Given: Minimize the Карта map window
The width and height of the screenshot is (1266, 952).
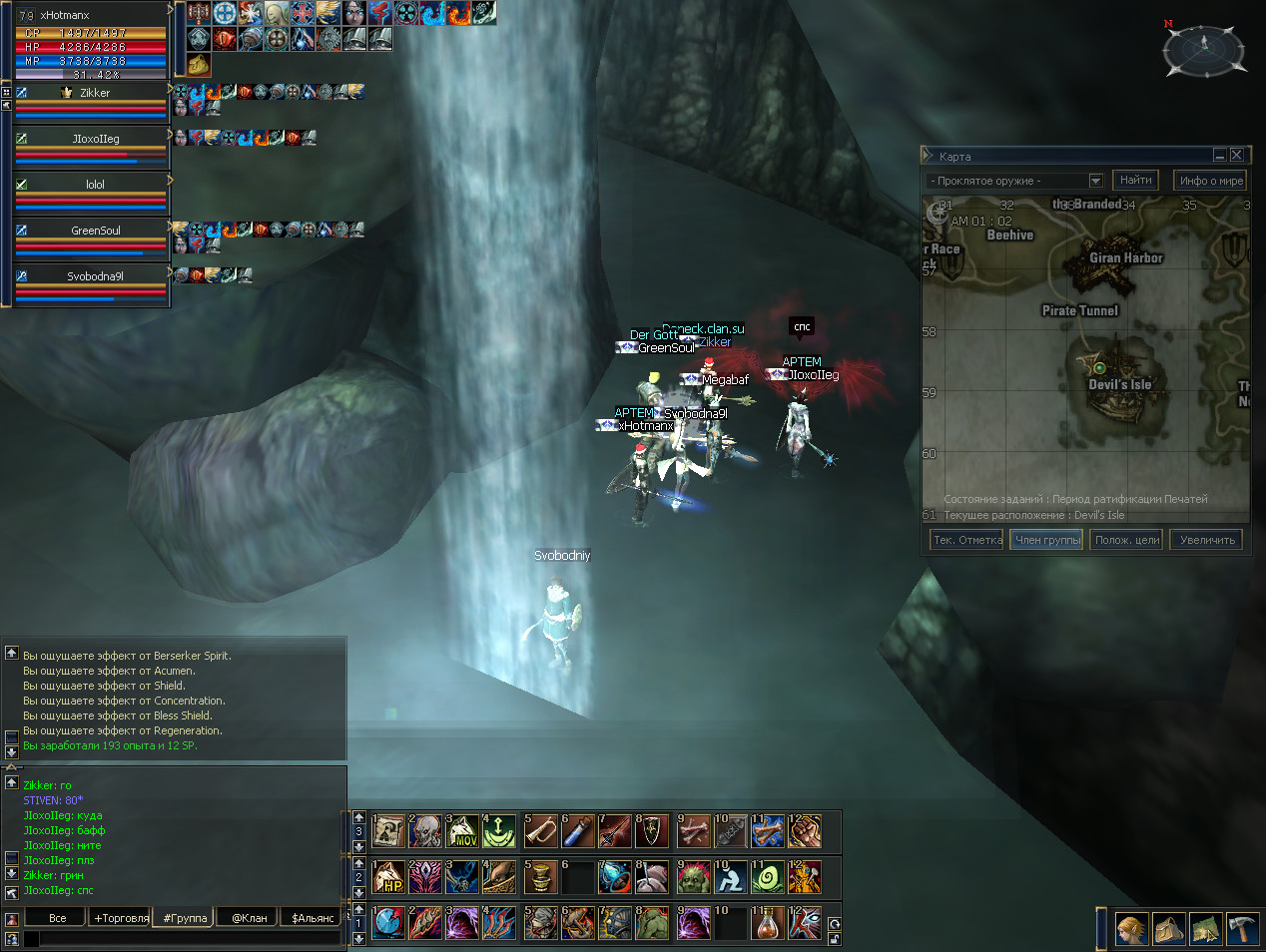Looking at the screenshot, I should pos(1220,155).
